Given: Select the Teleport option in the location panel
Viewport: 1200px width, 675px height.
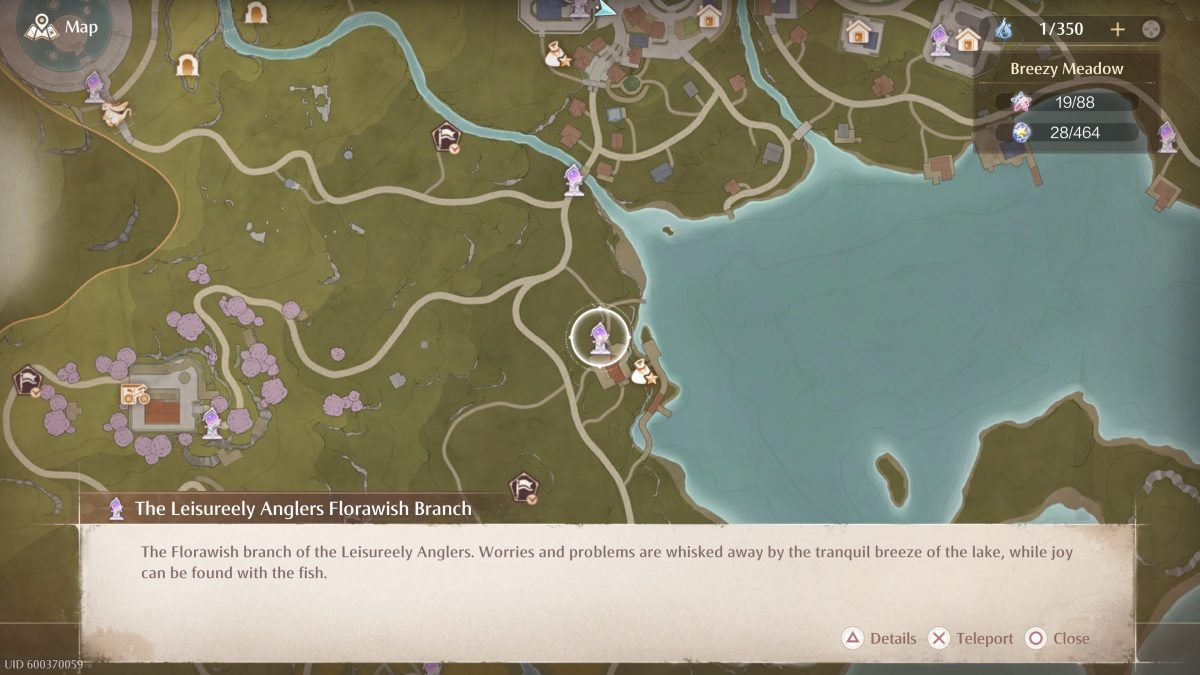Looking at the screenshot, I should tap(971, 638).
